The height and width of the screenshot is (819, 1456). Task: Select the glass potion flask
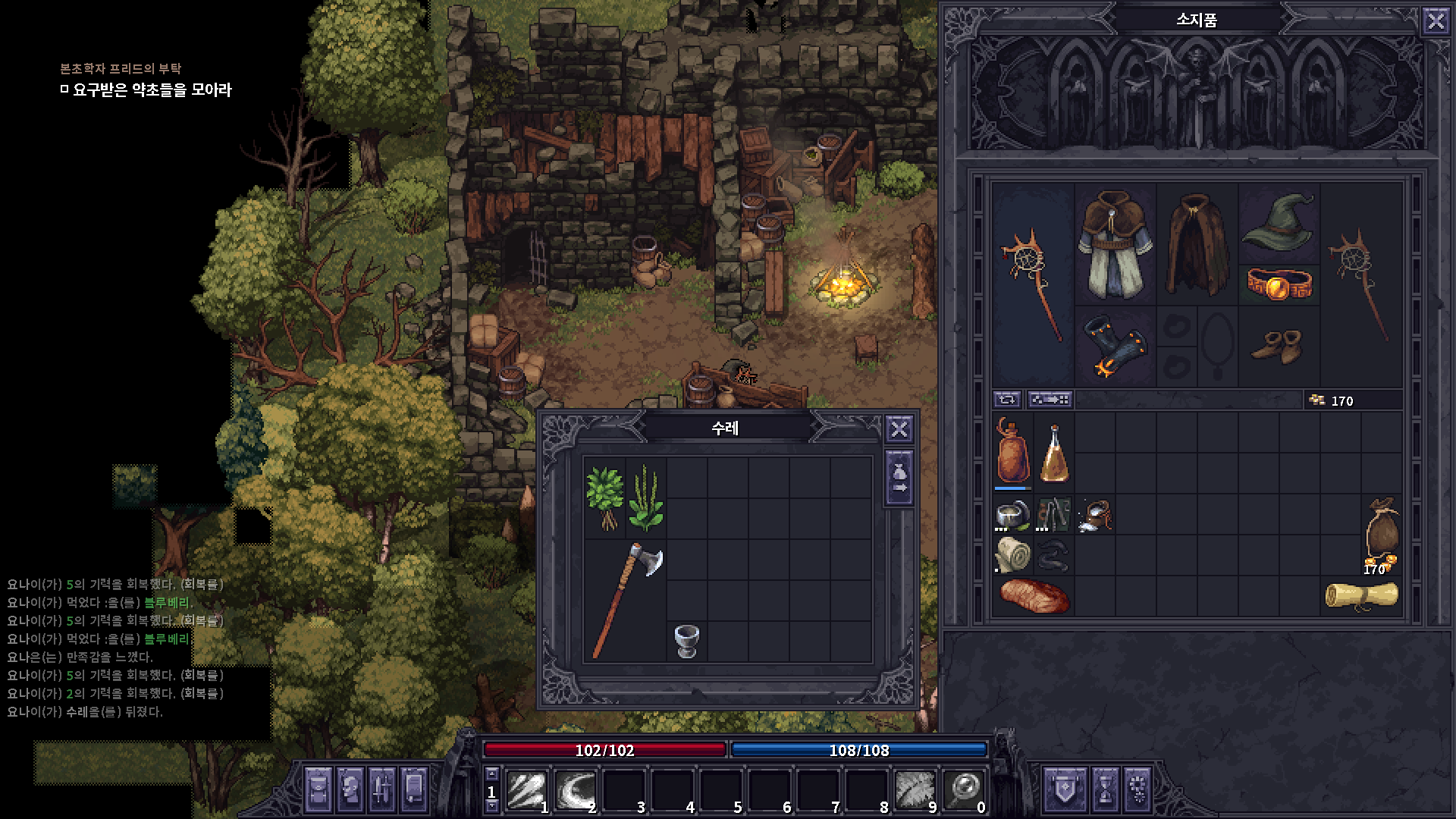point(1053,453)
